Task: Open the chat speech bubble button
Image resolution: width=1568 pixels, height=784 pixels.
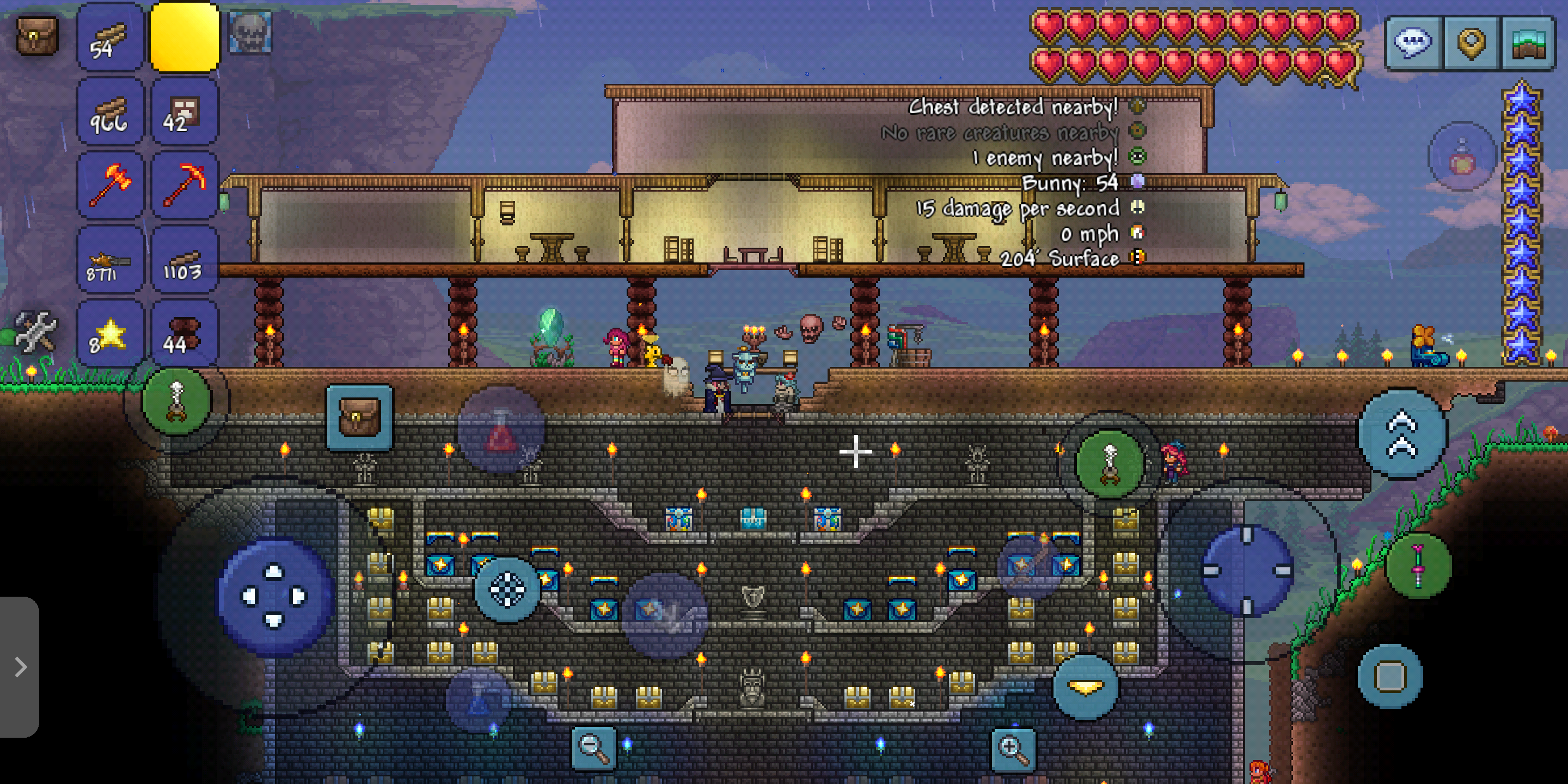Action: (x=1413, y=44)
